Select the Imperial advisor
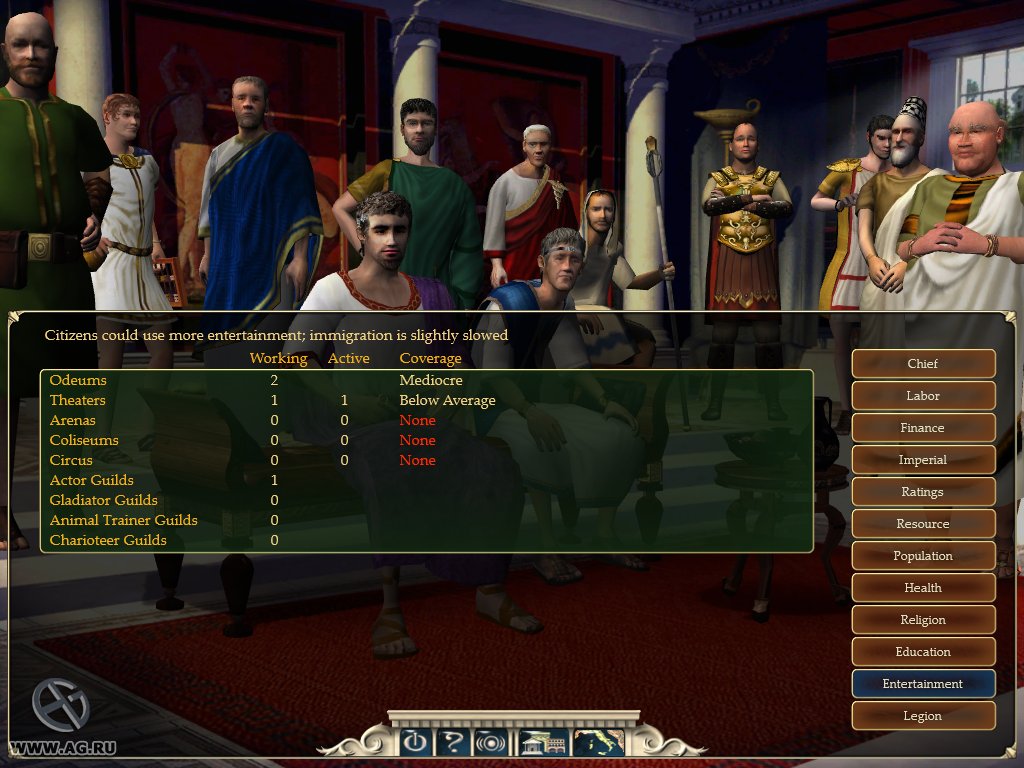 (923, 460)
